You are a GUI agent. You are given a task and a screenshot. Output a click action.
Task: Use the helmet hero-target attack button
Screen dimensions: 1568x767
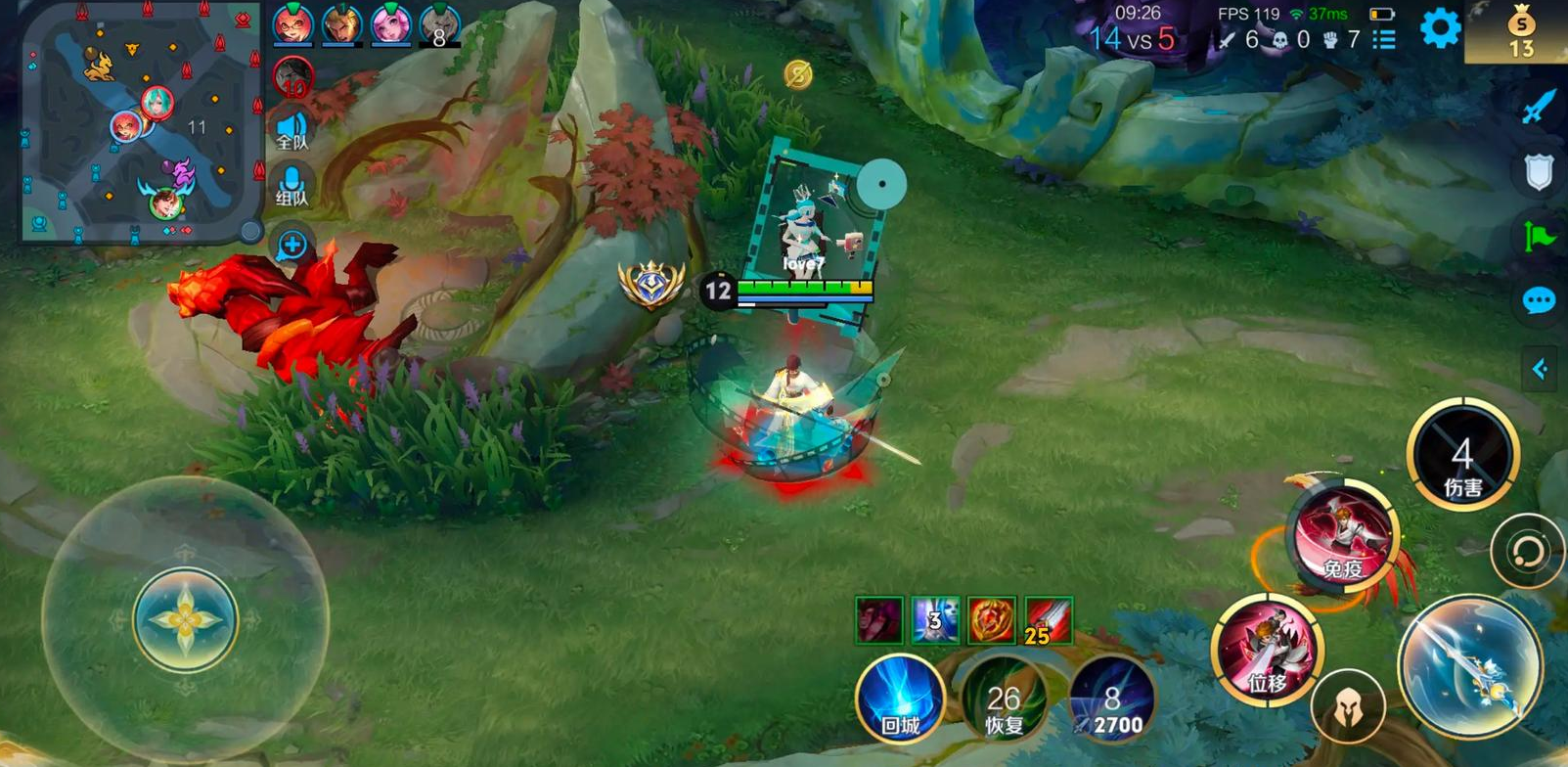(1348, 706)
